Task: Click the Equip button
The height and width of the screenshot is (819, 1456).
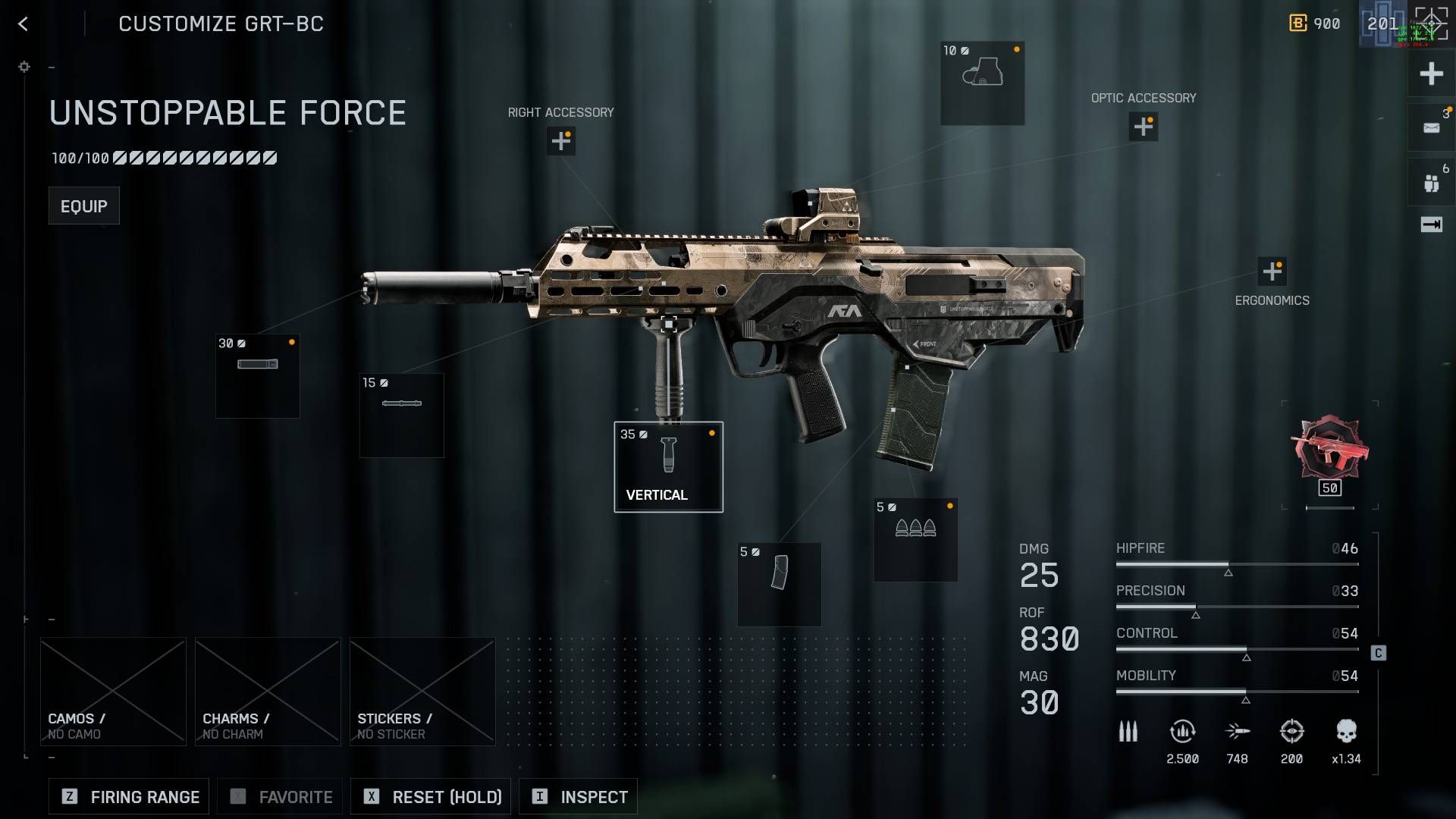Action: [83, 205]
